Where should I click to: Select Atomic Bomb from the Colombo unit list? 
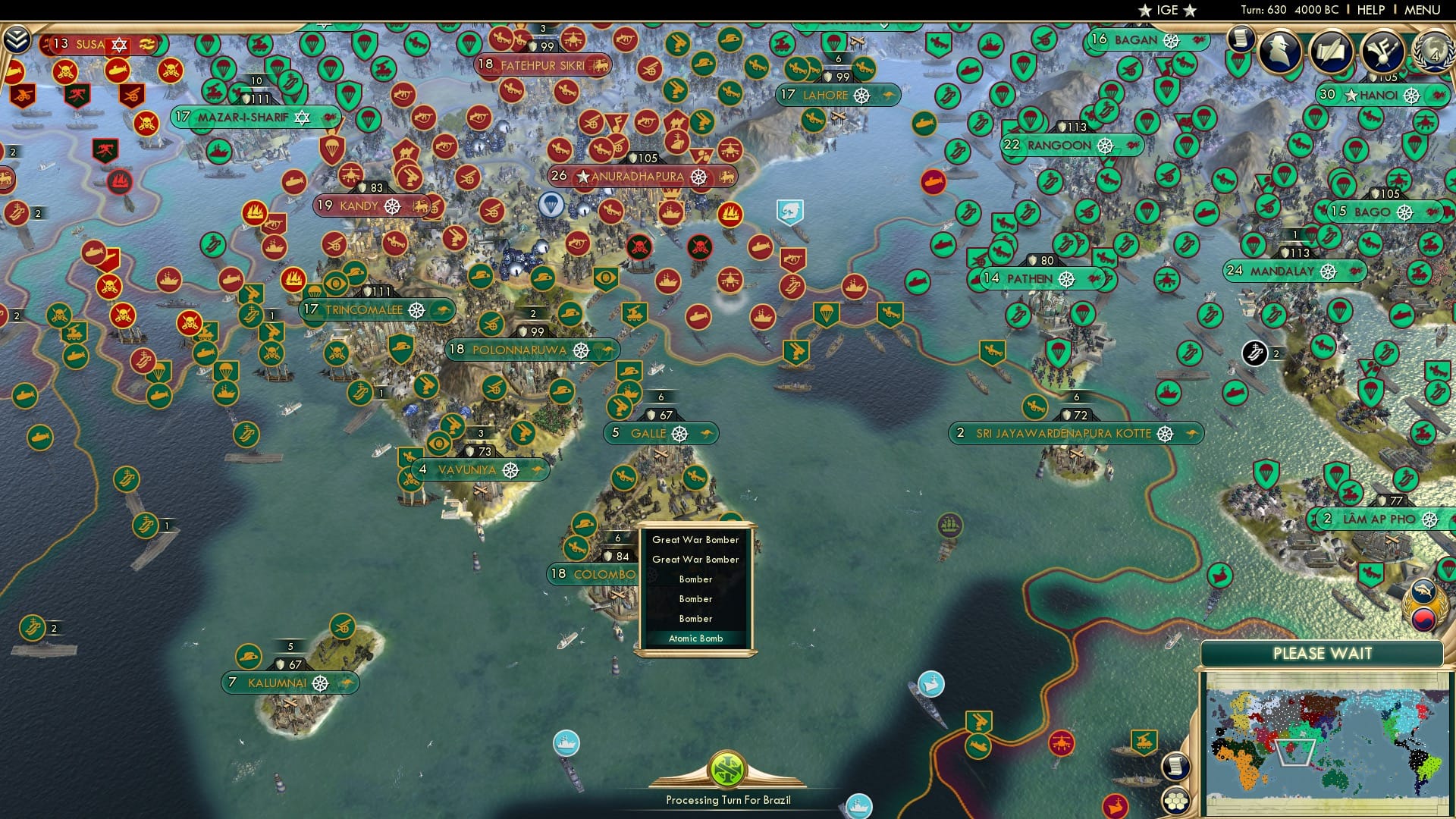pos(696,638)
